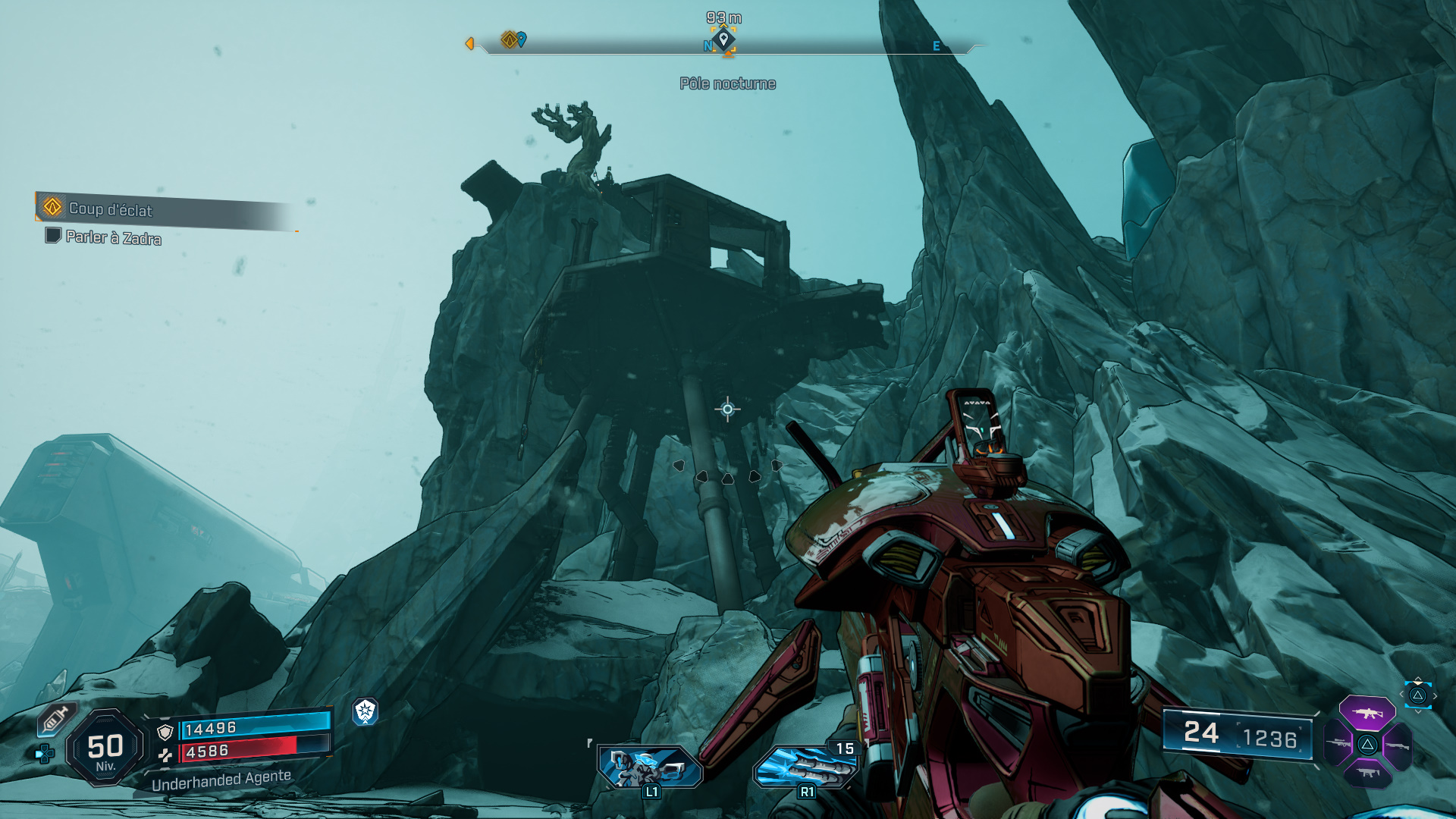Viewport: 1456px width, 819px height.
Task: Equip the SMG in the bottom weapon slot
Action: click(x=1367, y=773)
